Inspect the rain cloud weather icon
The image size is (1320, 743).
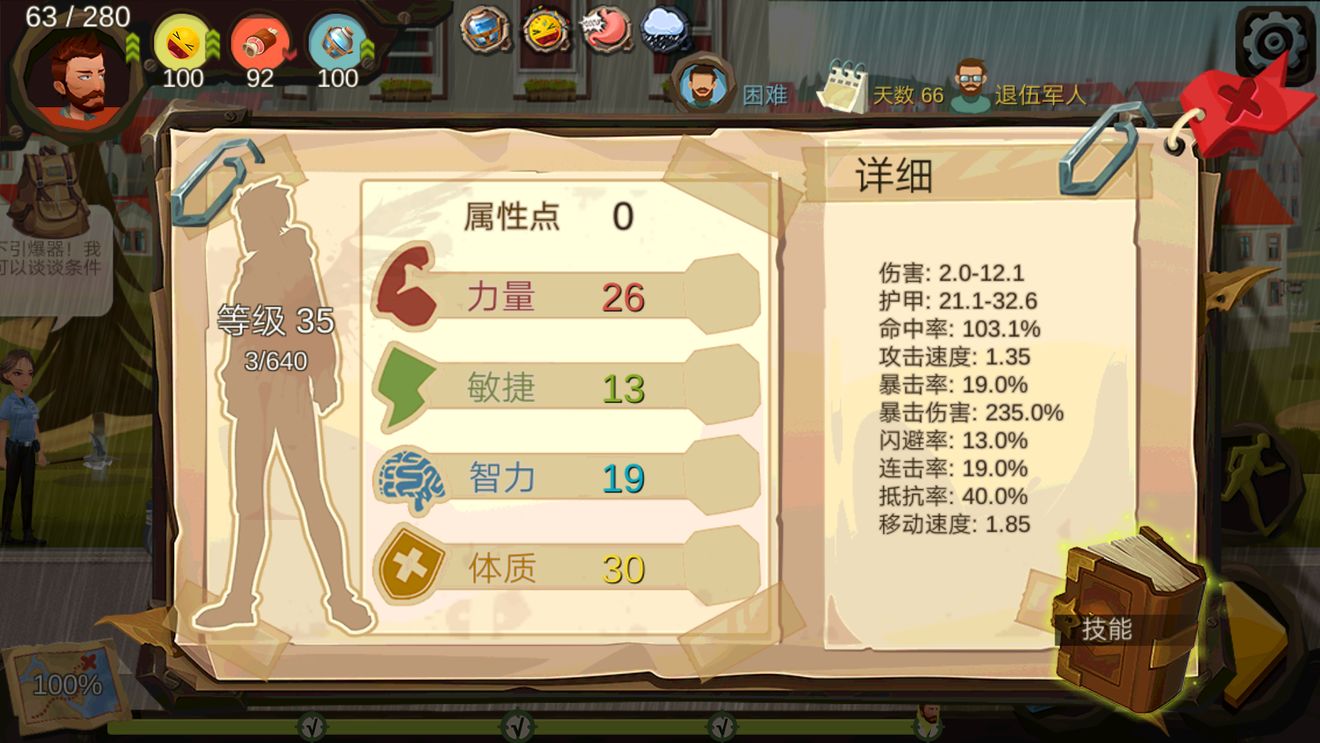click(x=664, y=29)
